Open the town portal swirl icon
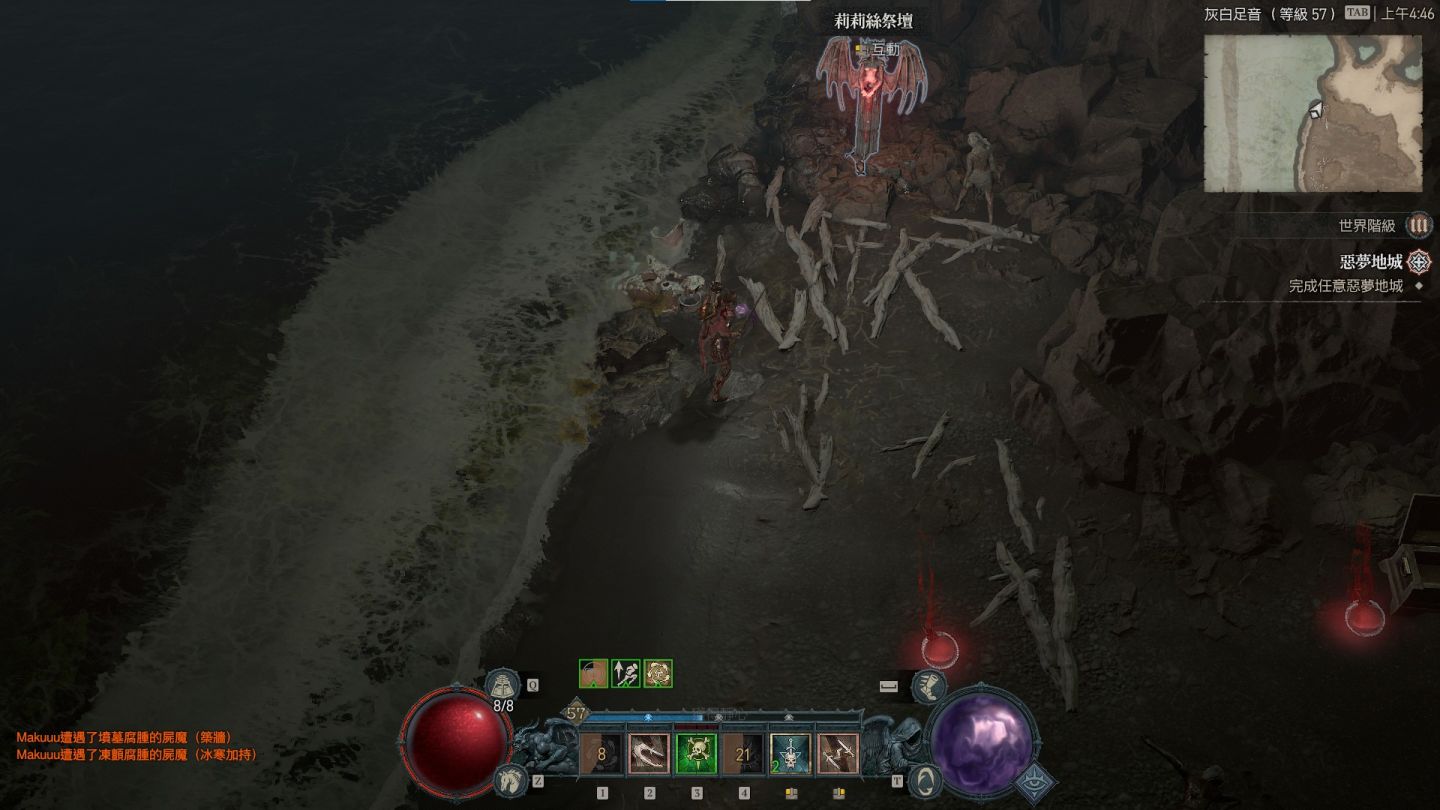 (x=927, y=778)
